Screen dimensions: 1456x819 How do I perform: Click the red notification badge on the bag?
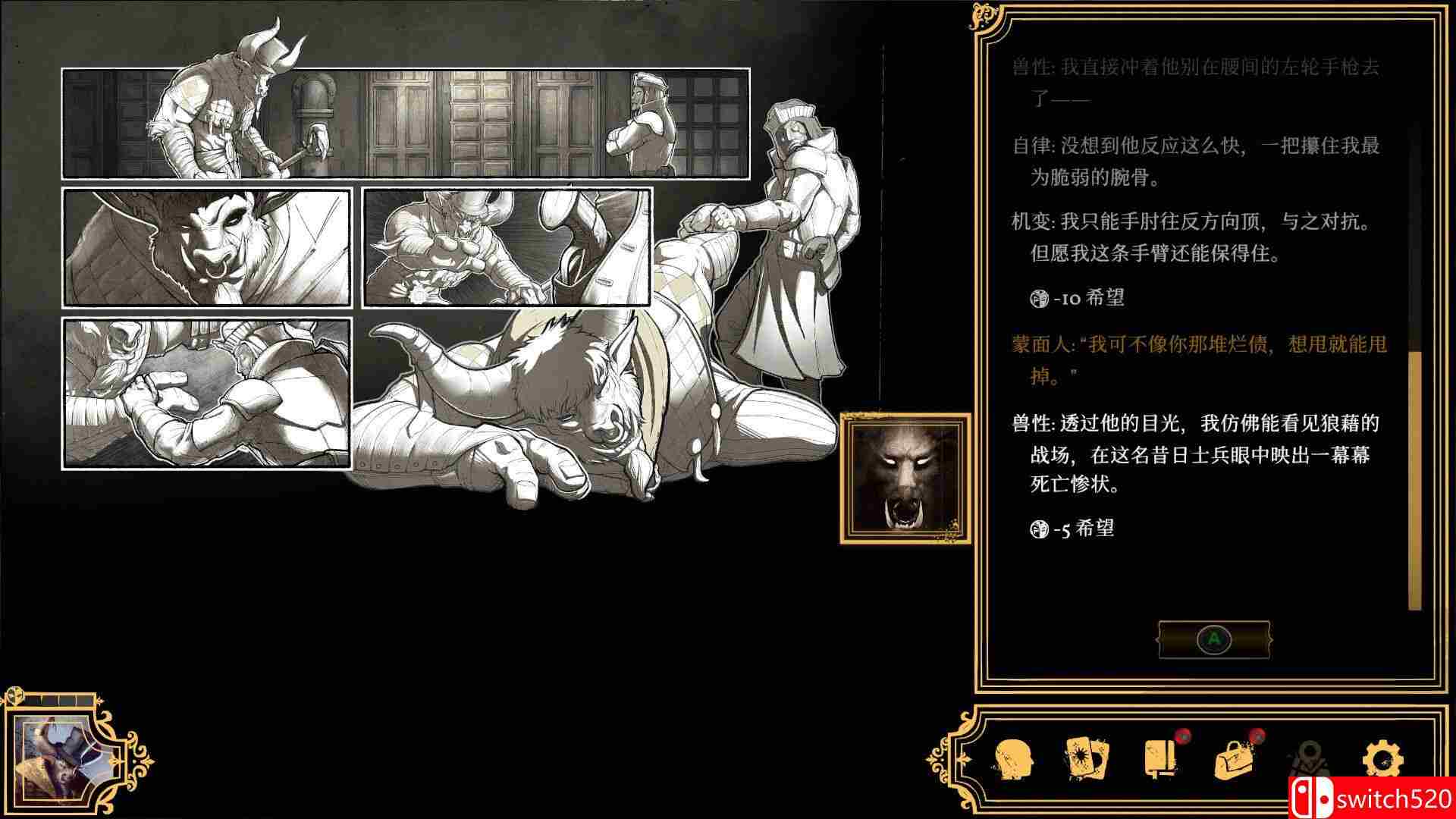coord(1259,737)
